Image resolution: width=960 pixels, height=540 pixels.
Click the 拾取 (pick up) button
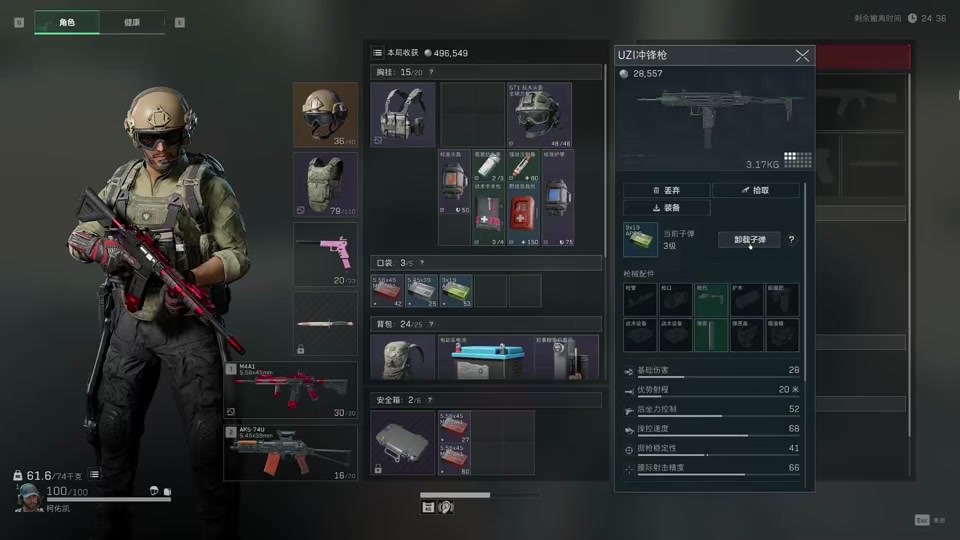756,190
